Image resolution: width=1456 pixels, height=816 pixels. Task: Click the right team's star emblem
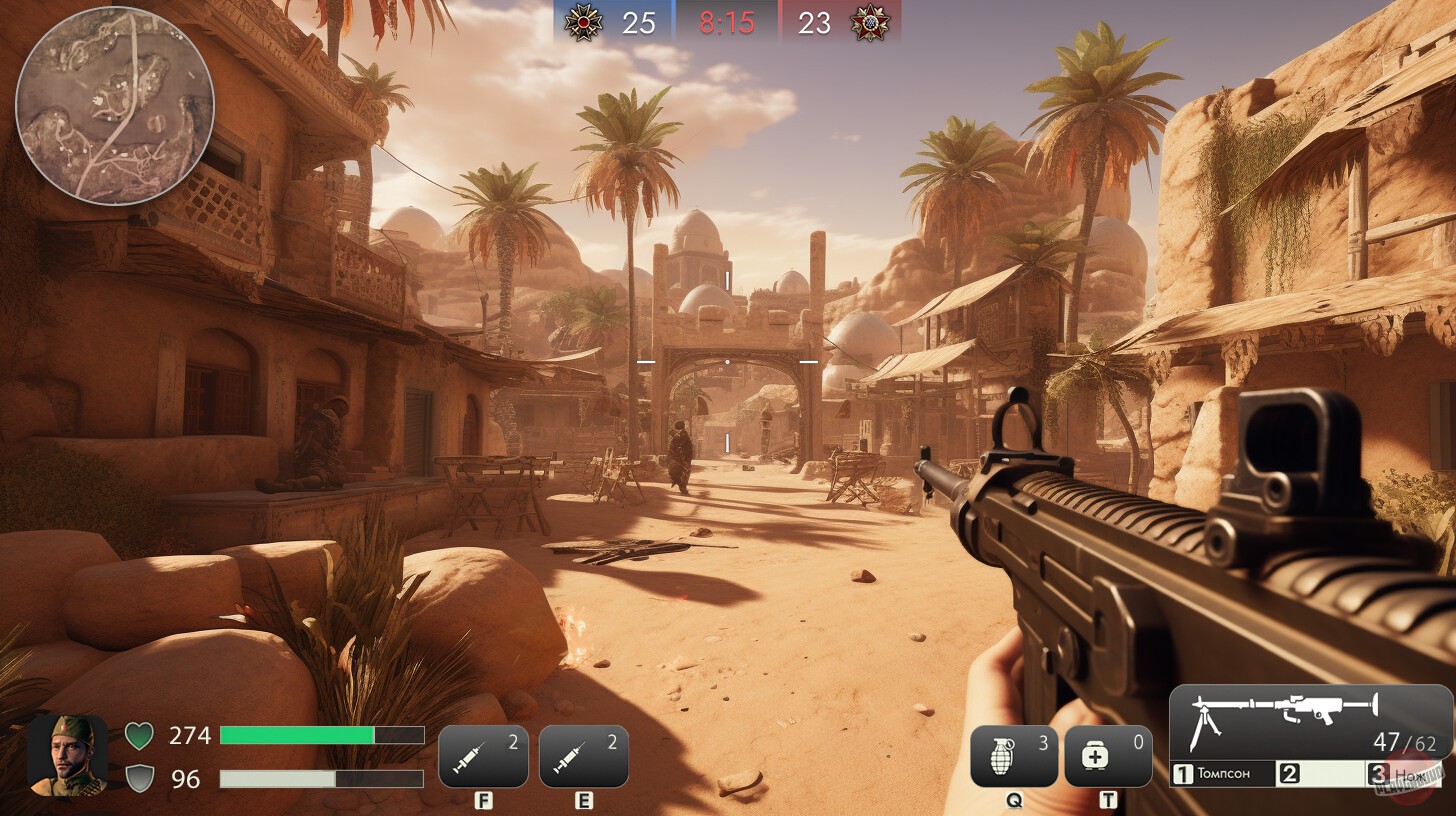pyautogui.click(x=866, y=22)
